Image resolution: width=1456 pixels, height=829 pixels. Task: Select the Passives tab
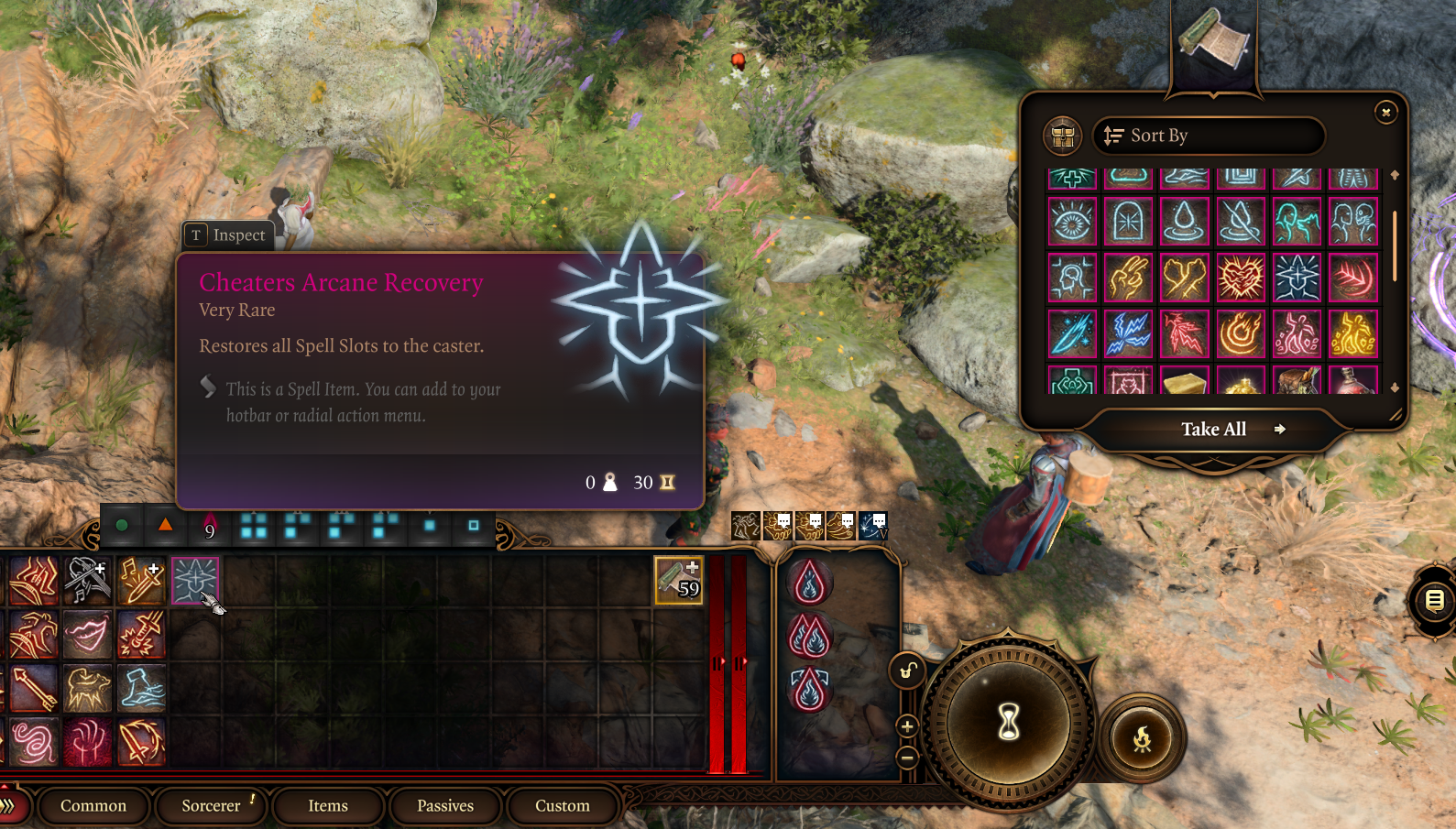point(445,805)
